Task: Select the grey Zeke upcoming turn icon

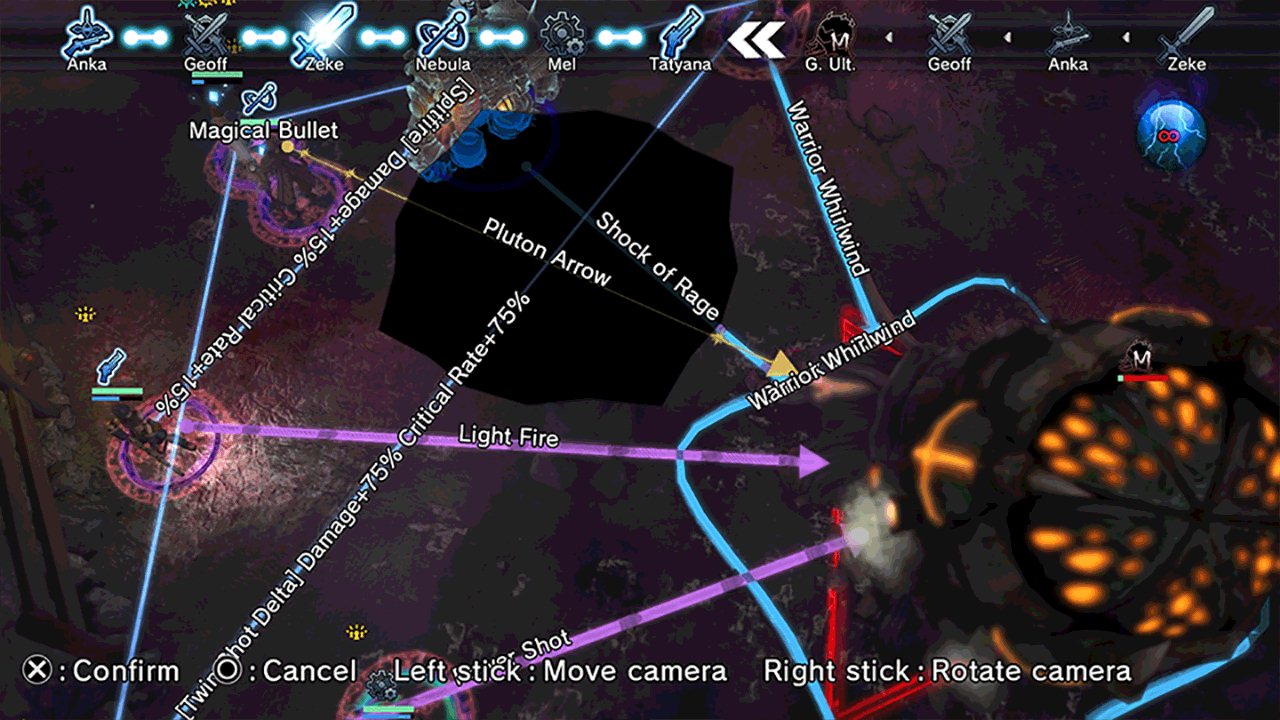Action: click(1185, 36)
